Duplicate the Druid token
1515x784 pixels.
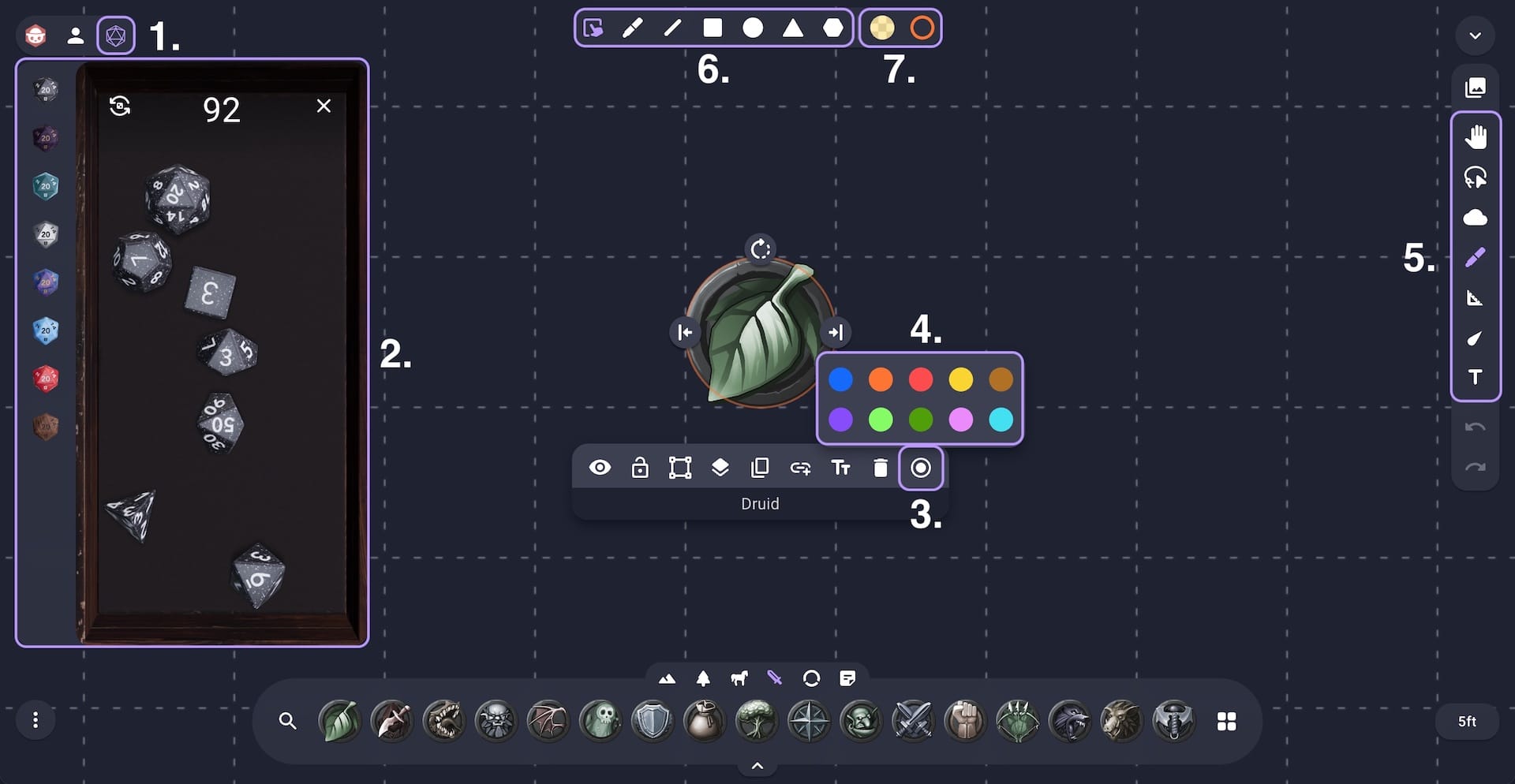point(760,467)
